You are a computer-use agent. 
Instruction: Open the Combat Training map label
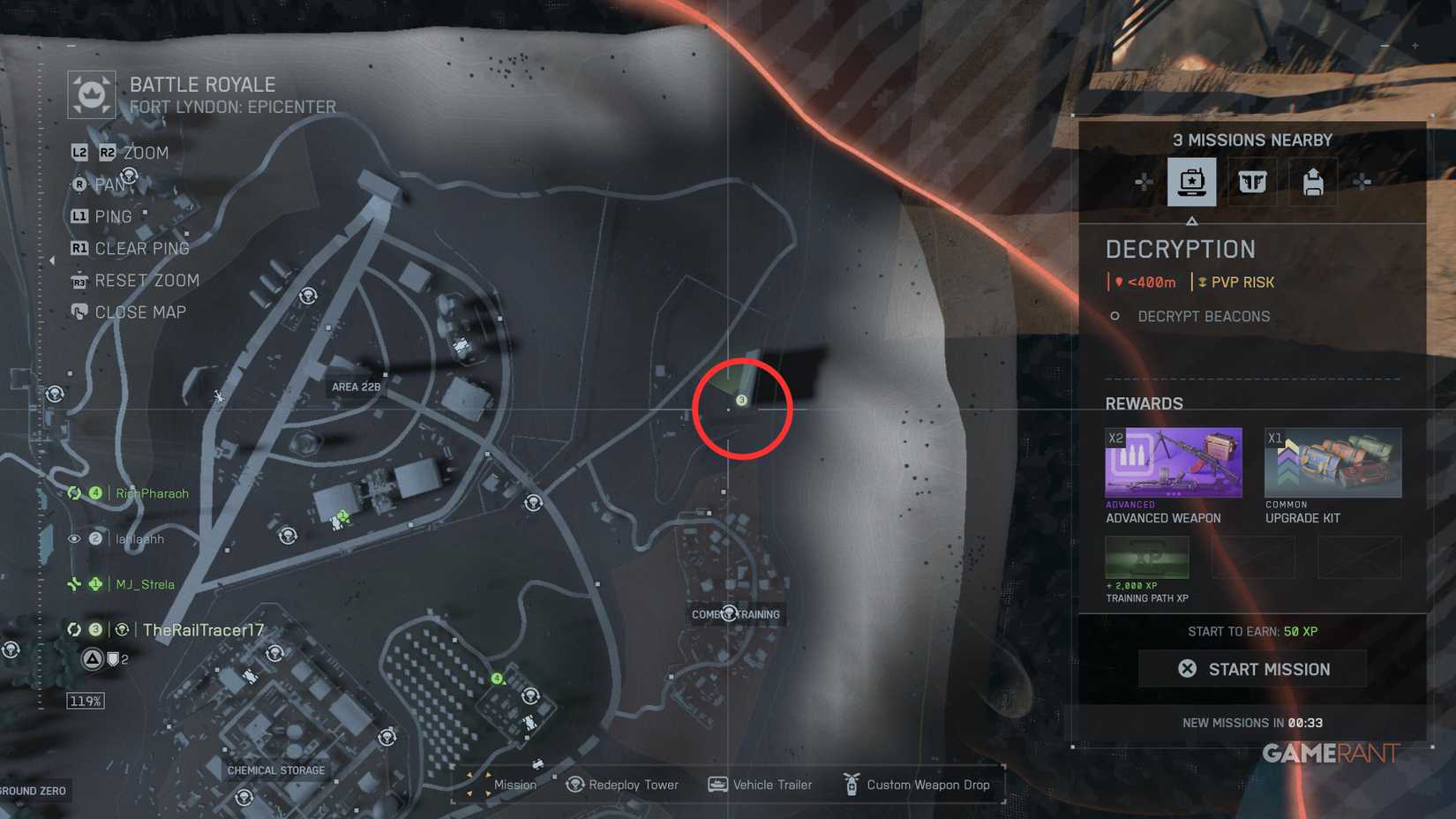coord(735,614)
